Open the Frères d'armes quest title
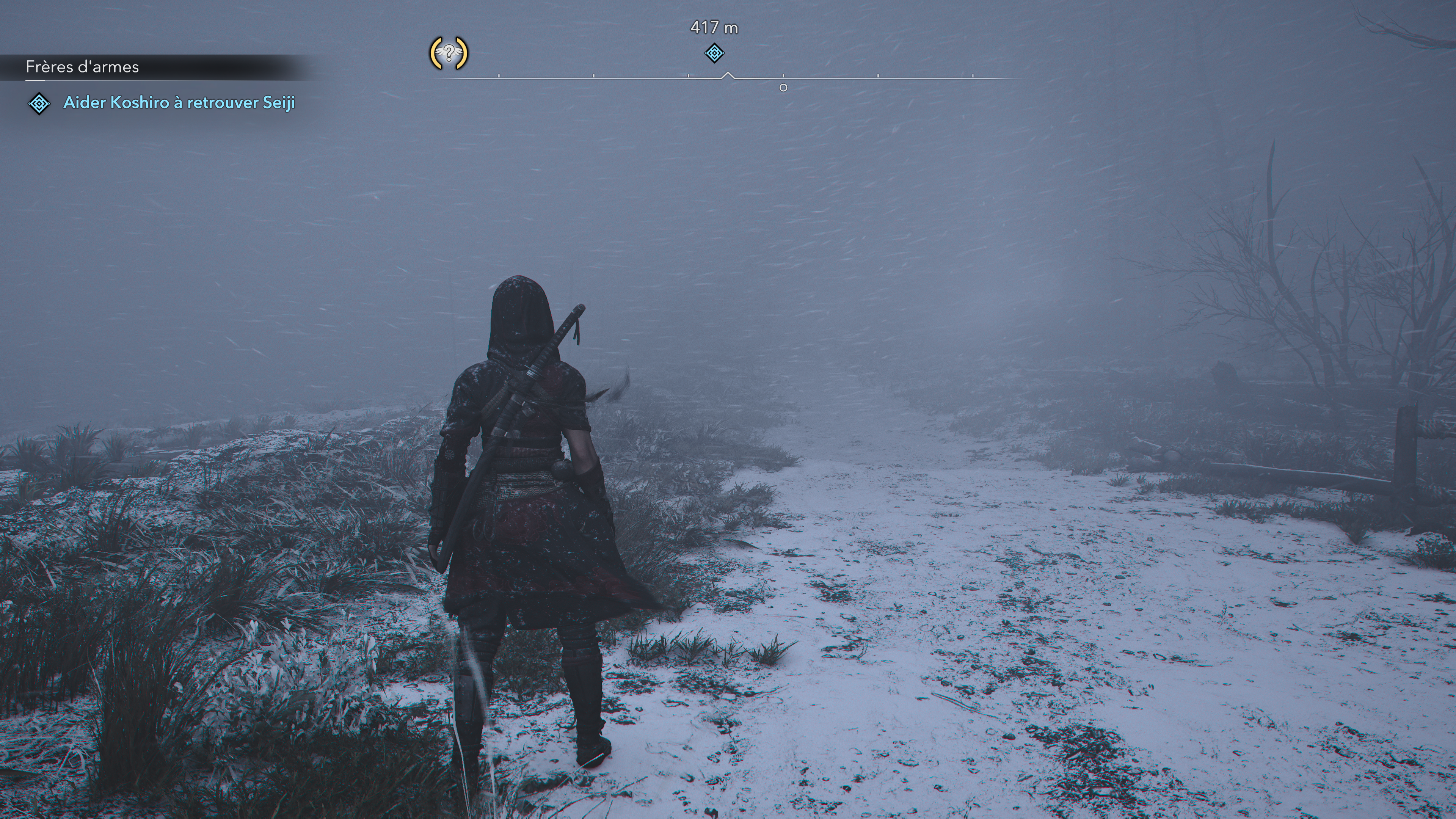1456x819 pixels. coord(82,67)
